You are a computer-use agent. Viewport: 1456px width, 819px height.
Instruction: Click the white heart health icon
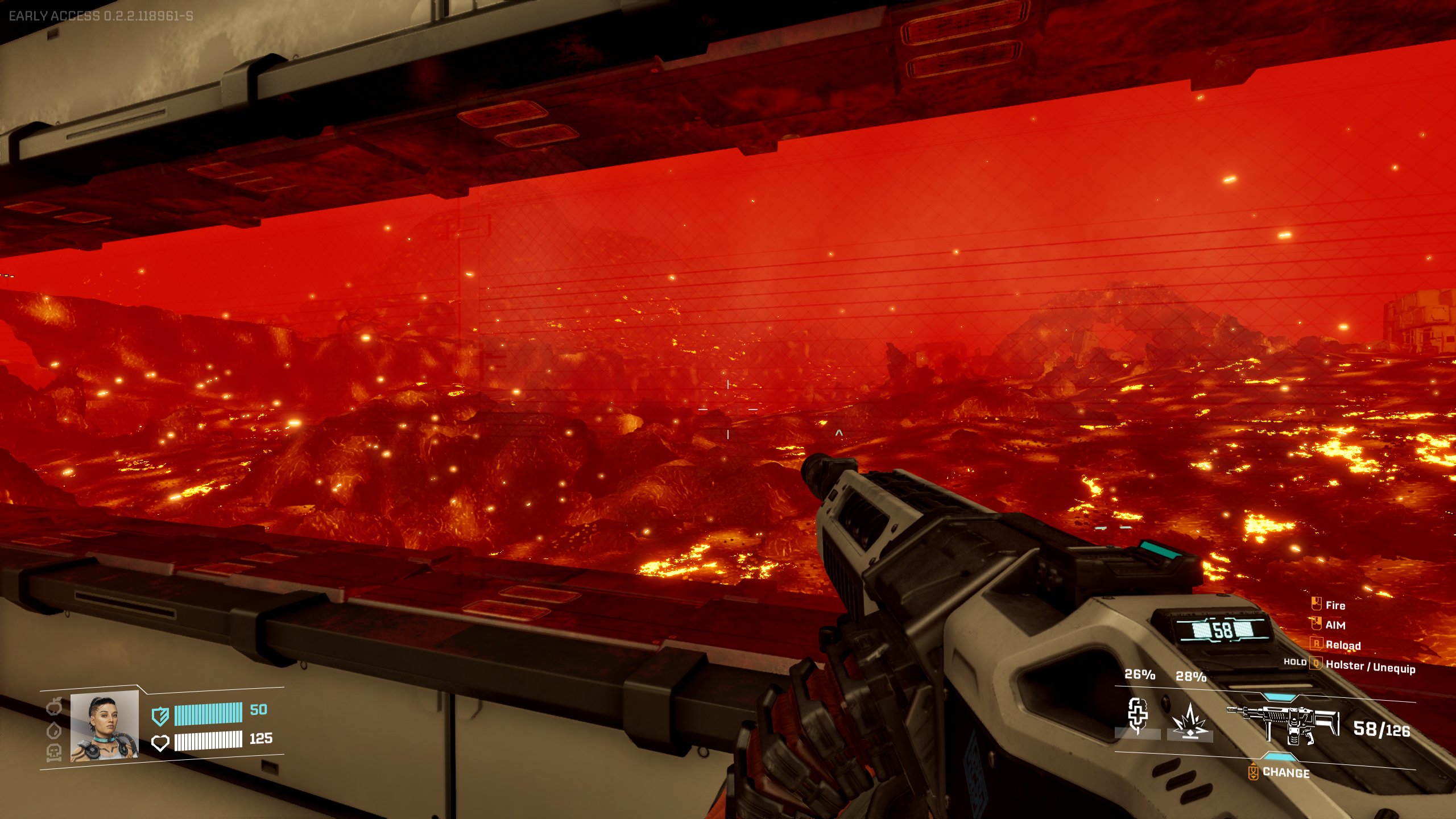click(x=160, y=742)
